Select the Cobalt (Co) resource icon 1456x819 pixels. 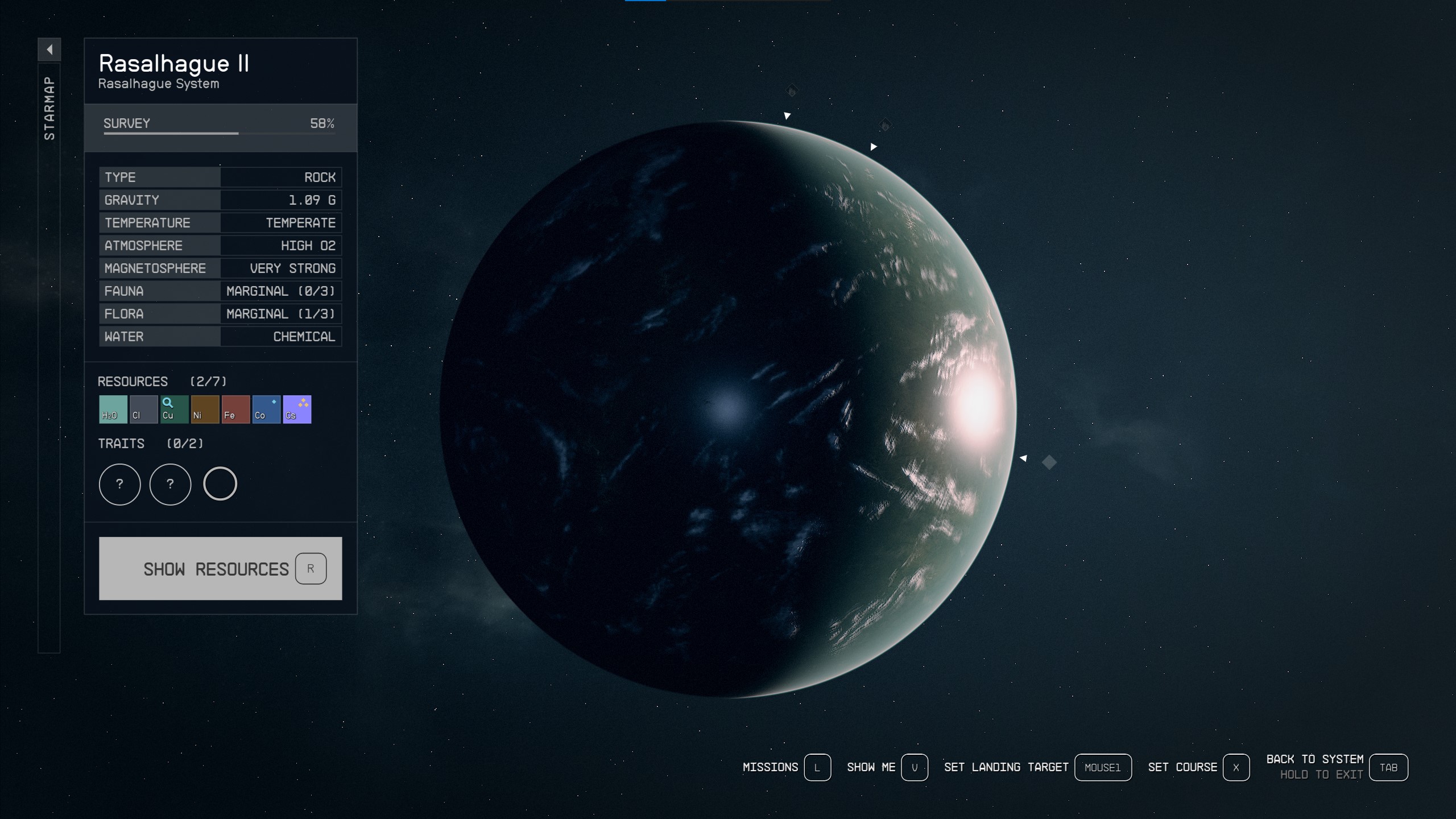tap(266, 409)
